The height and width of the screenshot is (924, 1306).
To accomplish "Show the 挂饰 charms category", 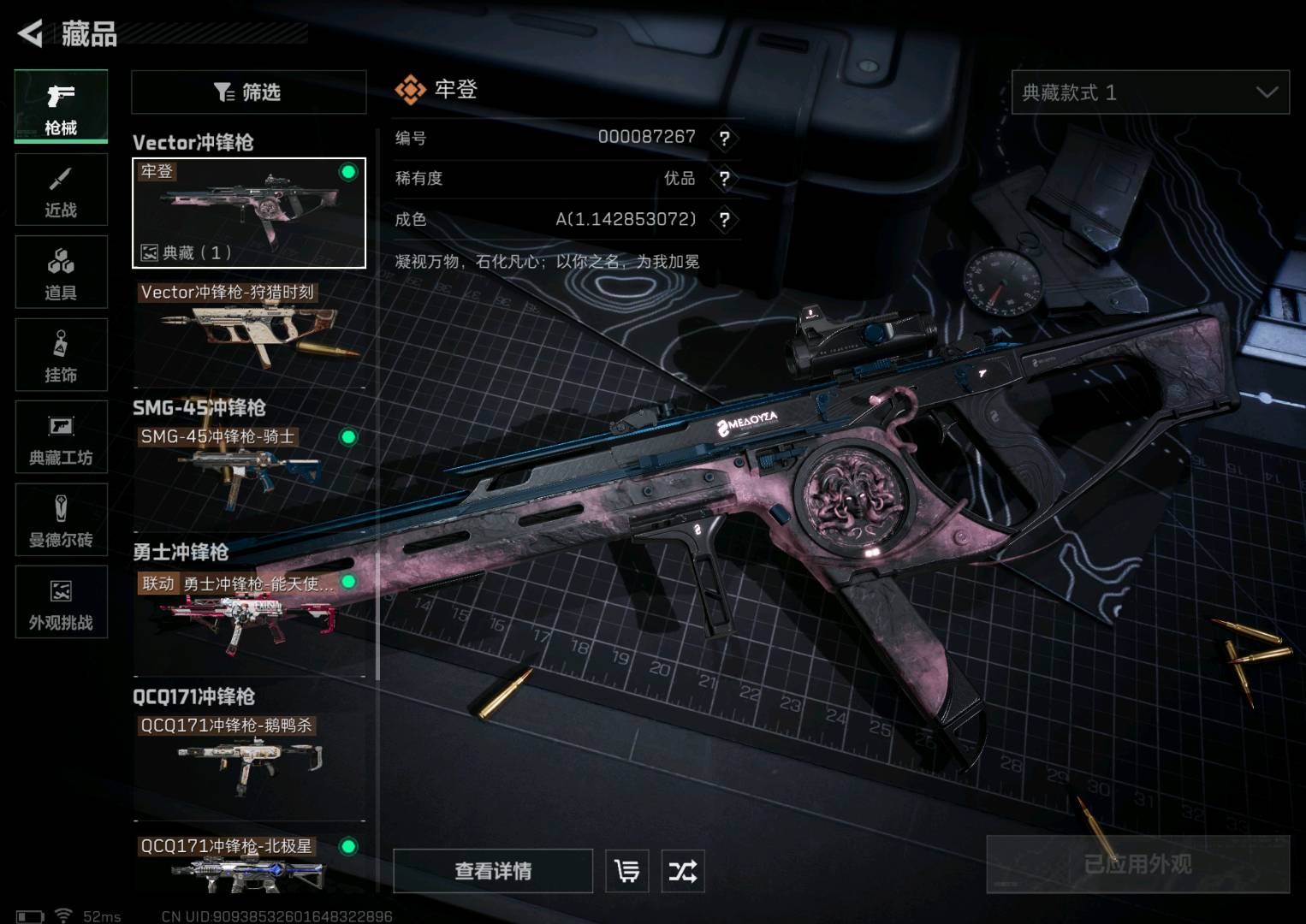I will 61,355.
